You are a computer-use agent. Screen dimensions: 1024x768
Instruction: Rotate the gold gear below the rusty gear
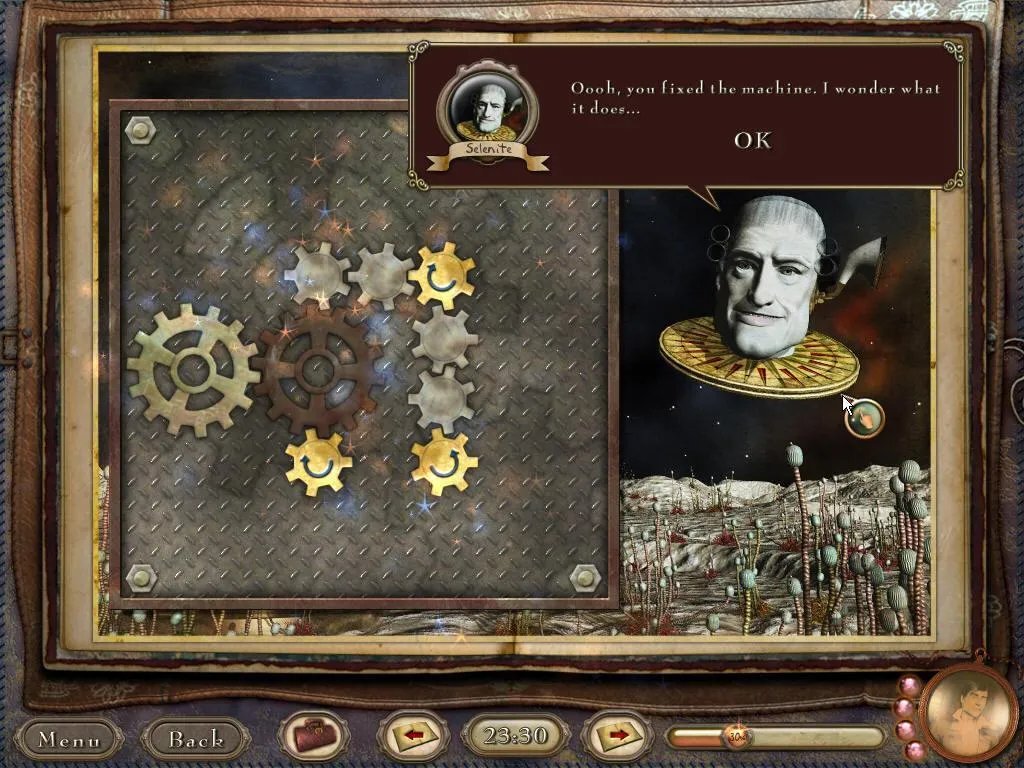(x=319, y=462)
